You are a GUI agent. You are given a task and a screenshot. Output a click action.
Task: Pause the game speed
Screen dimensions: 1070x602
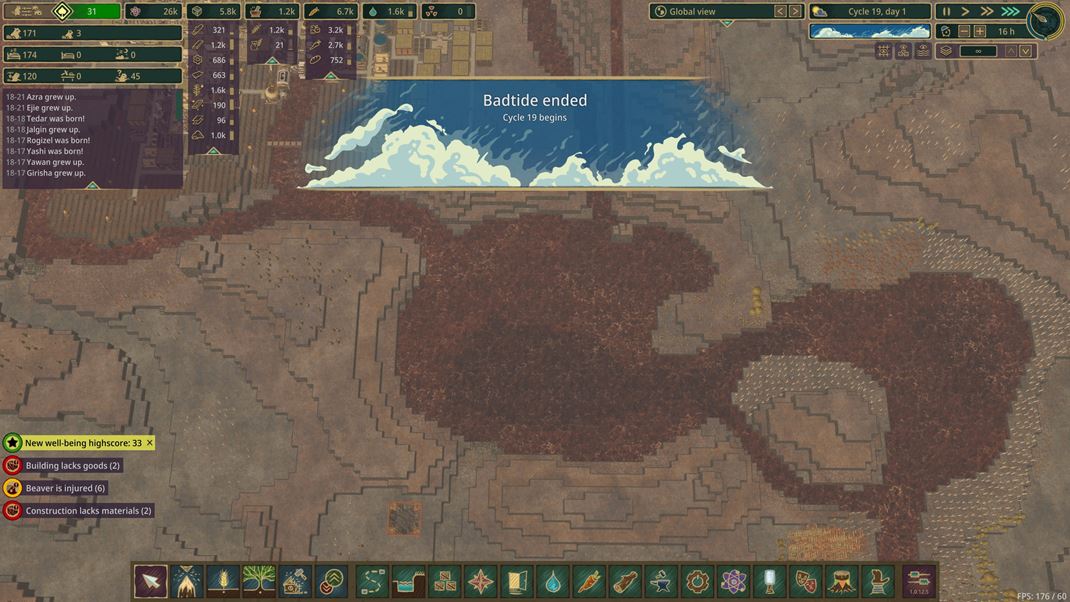click(x=946, y=12)
